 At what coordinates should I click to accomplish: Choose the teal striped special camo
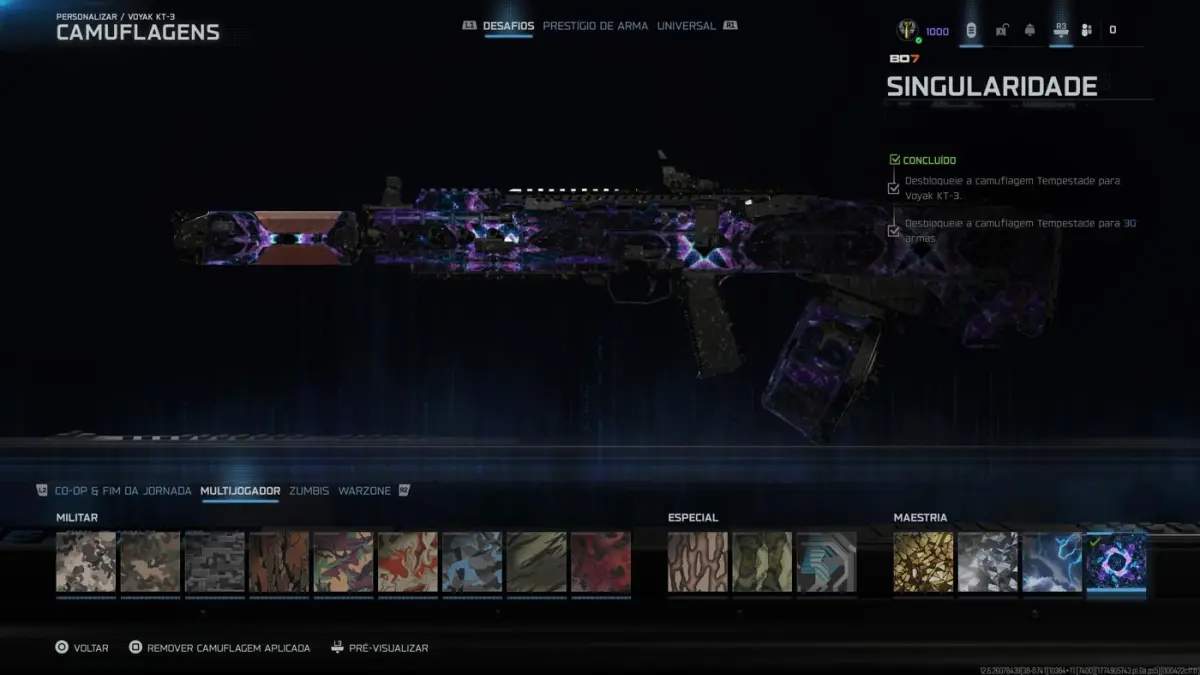pos(827,562)
